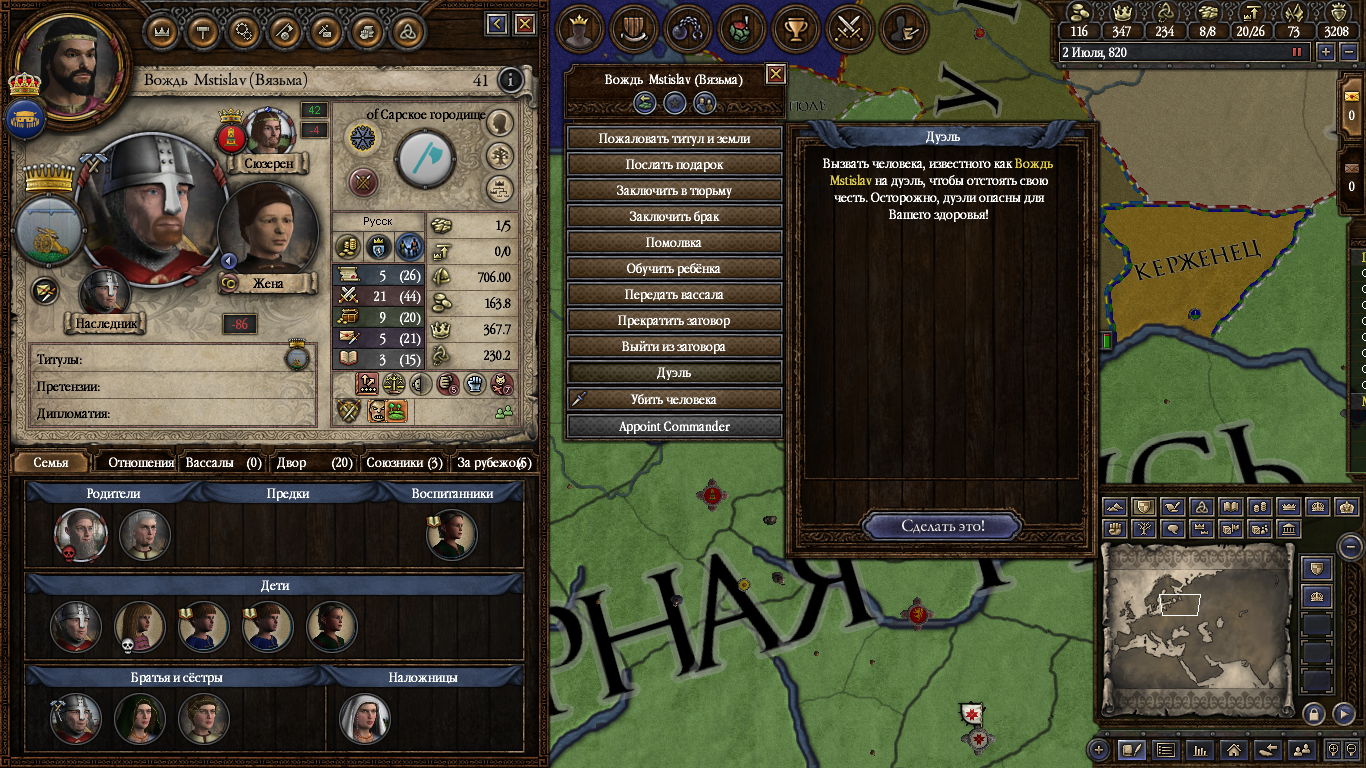Confirm the duel with "Сделать это!"
The image size is (1366, 768).
click(942, 526)
